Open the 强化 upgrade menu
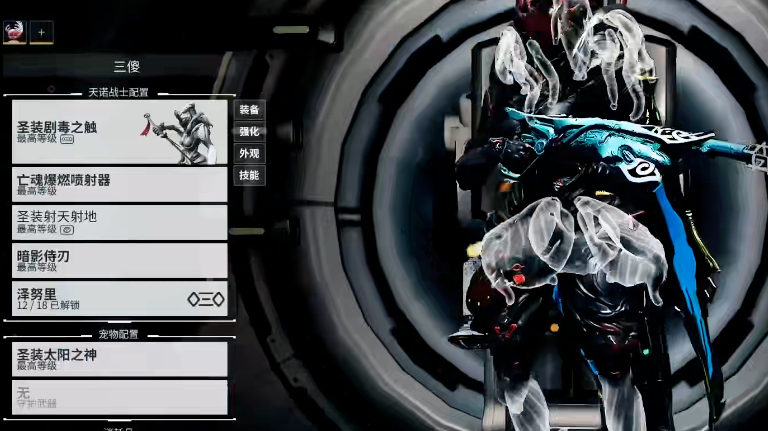The width and height of the screenshot is (768, 431). (249, 132)
